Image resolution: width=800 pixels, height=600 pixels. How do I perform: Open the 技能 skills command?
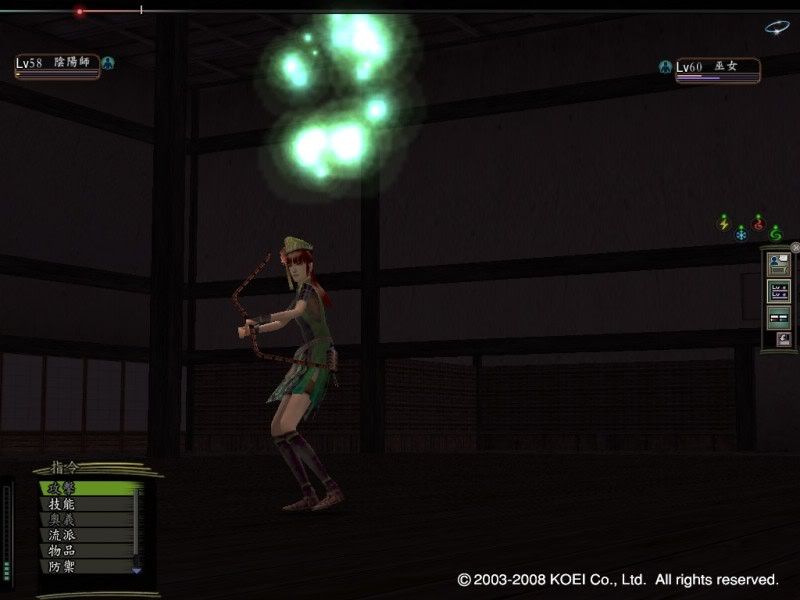coord(86,504)
